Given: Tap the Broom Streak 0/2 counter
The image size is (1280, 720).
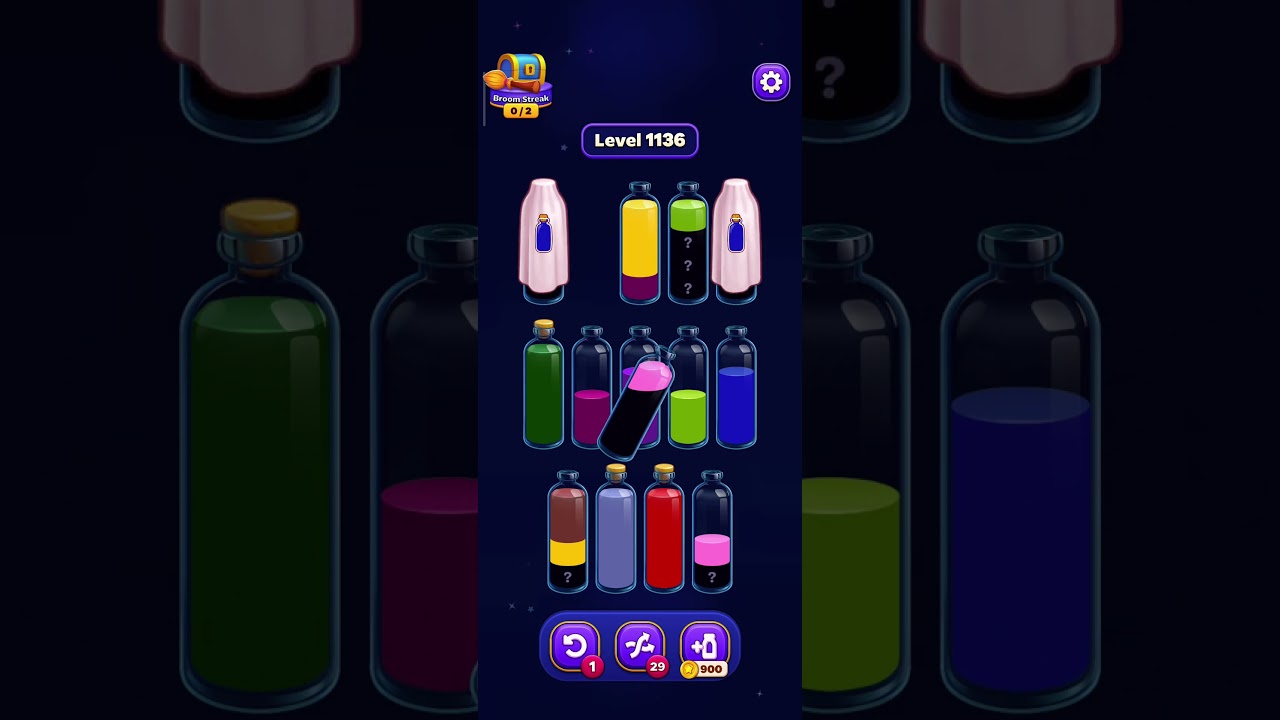Looking at the screenshot, I should coord(520,98).
